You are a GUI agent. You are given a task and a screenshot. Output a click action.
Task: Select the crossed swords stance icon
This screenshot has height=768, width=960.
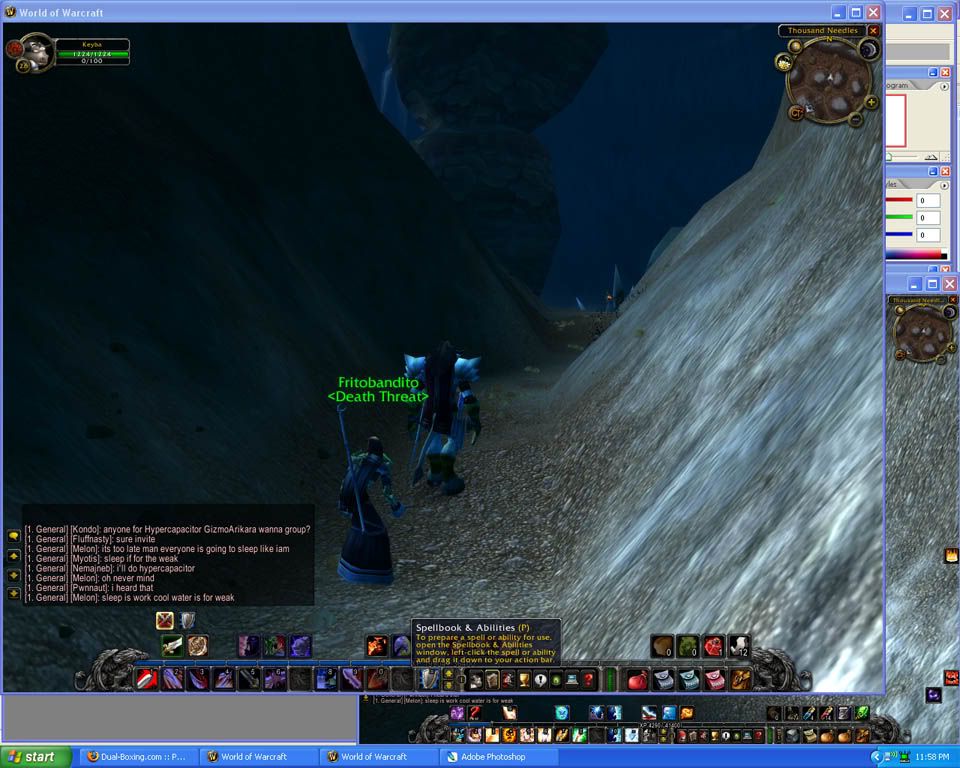click(x=165, y=621)
